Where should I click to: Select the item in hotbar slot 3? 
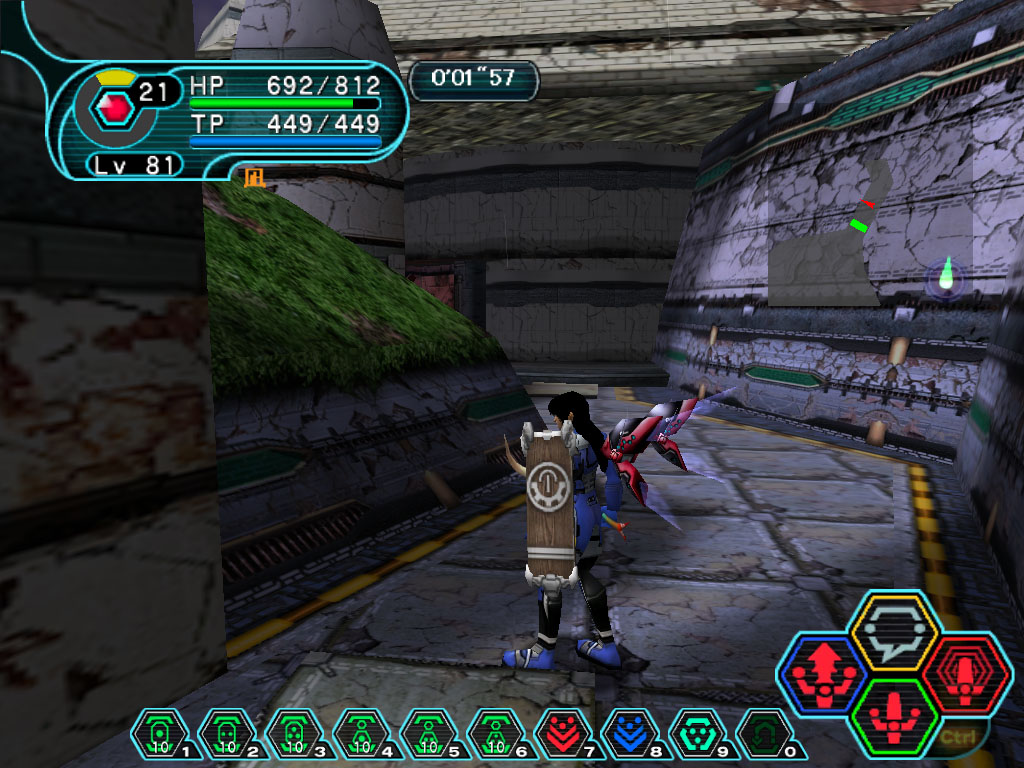292,734
